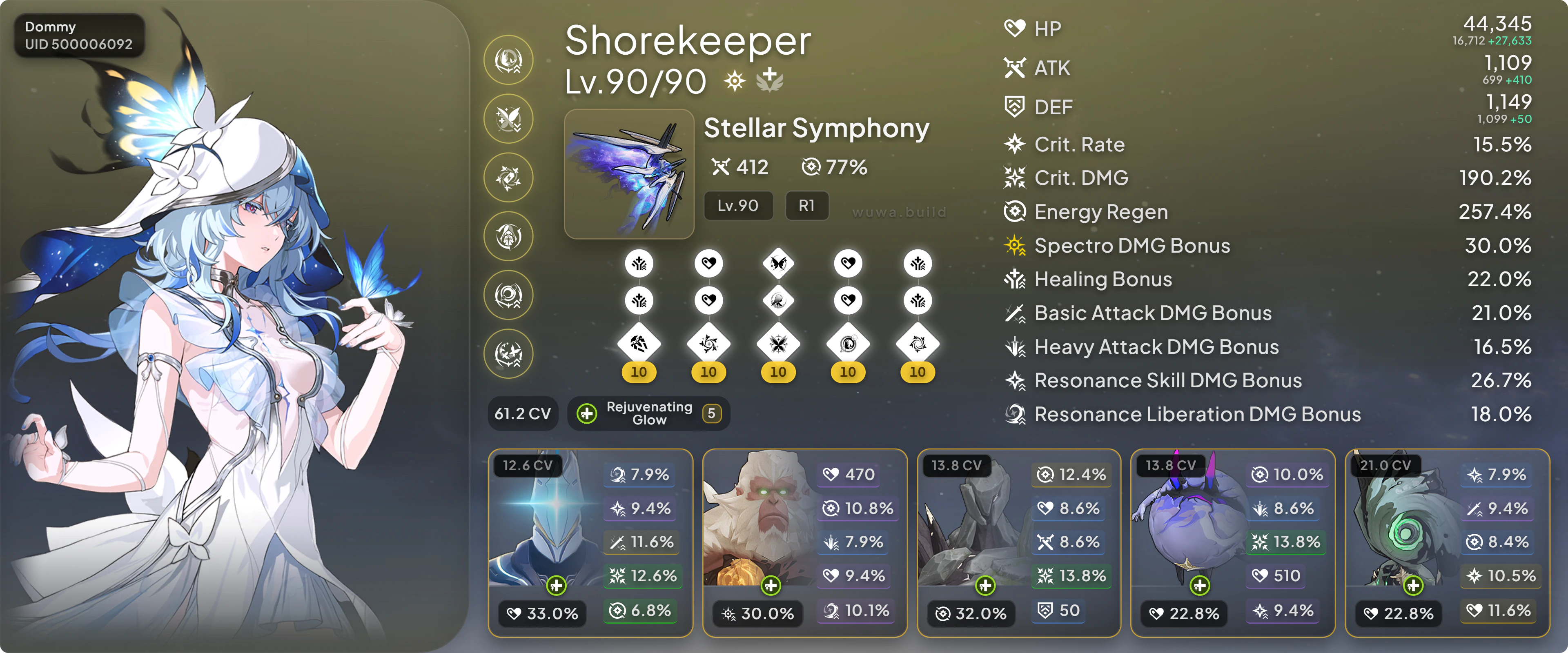
Task: Select the white ape echo card
Action: (x=804, y=543)
